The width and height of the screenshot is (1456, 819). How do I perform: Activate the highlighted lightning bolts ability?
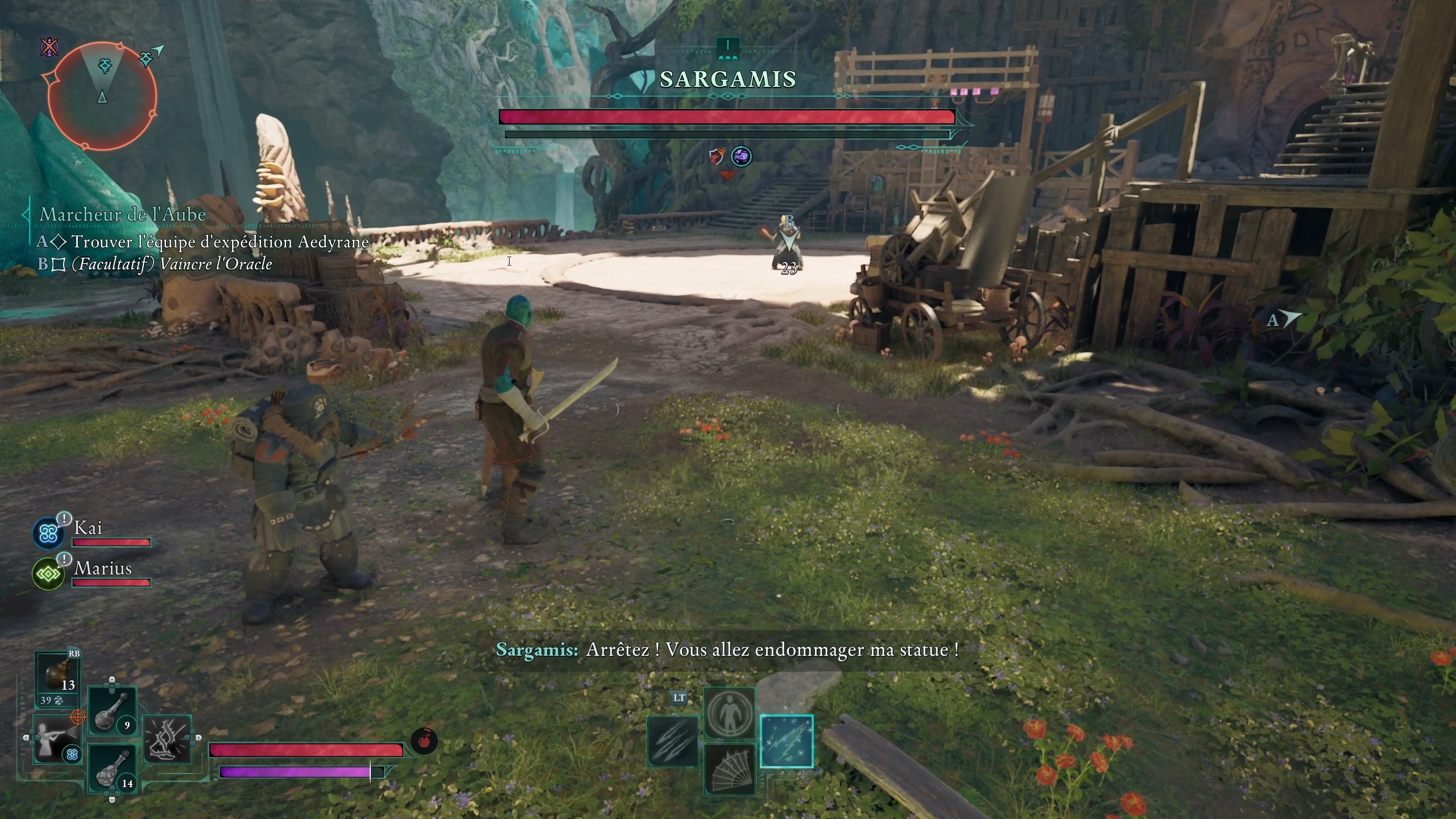coord(787,741)
